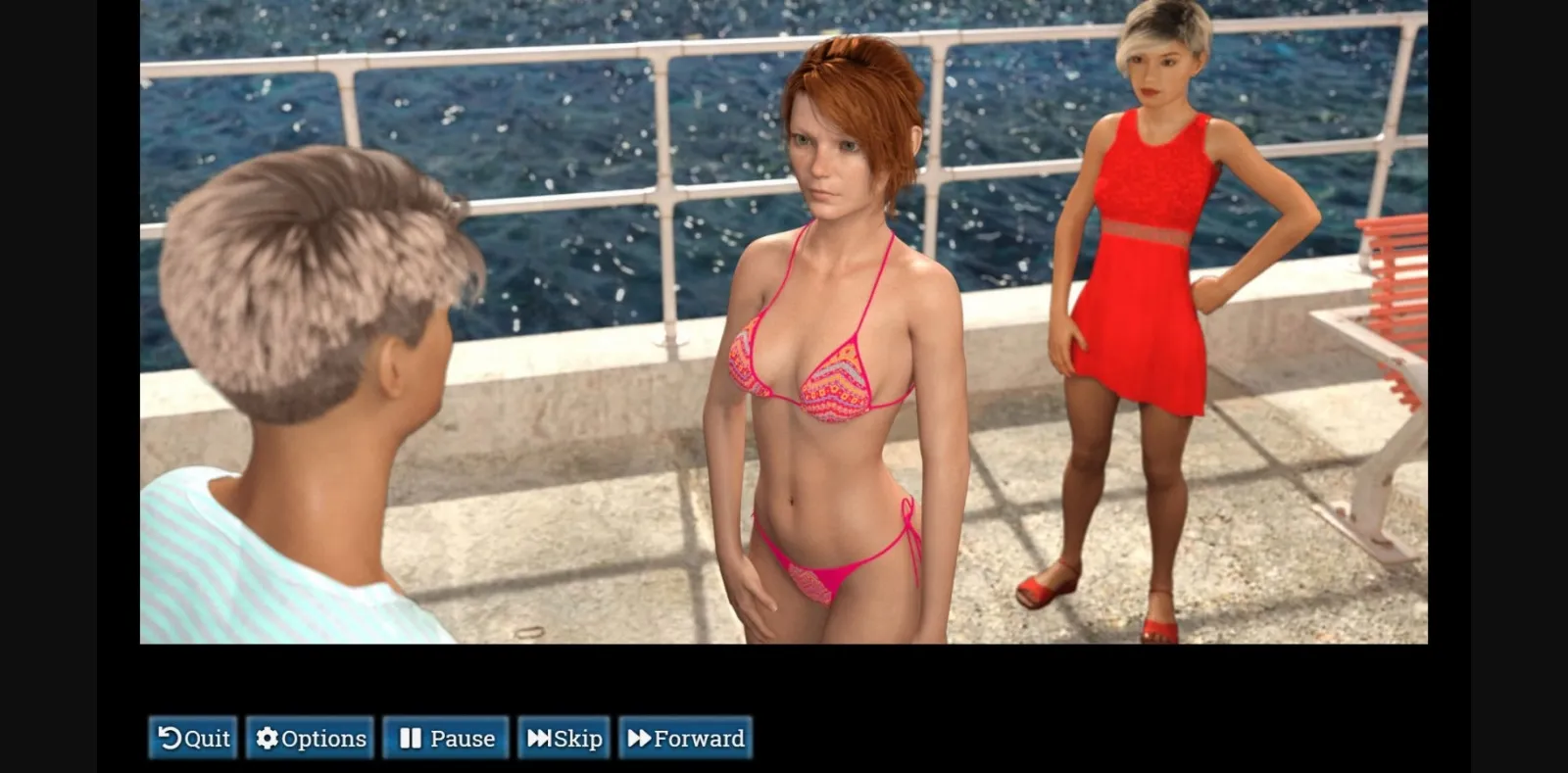Skip the current dialogue scene
This screenshot has height=773, width=1568.
tap(563, 738)
